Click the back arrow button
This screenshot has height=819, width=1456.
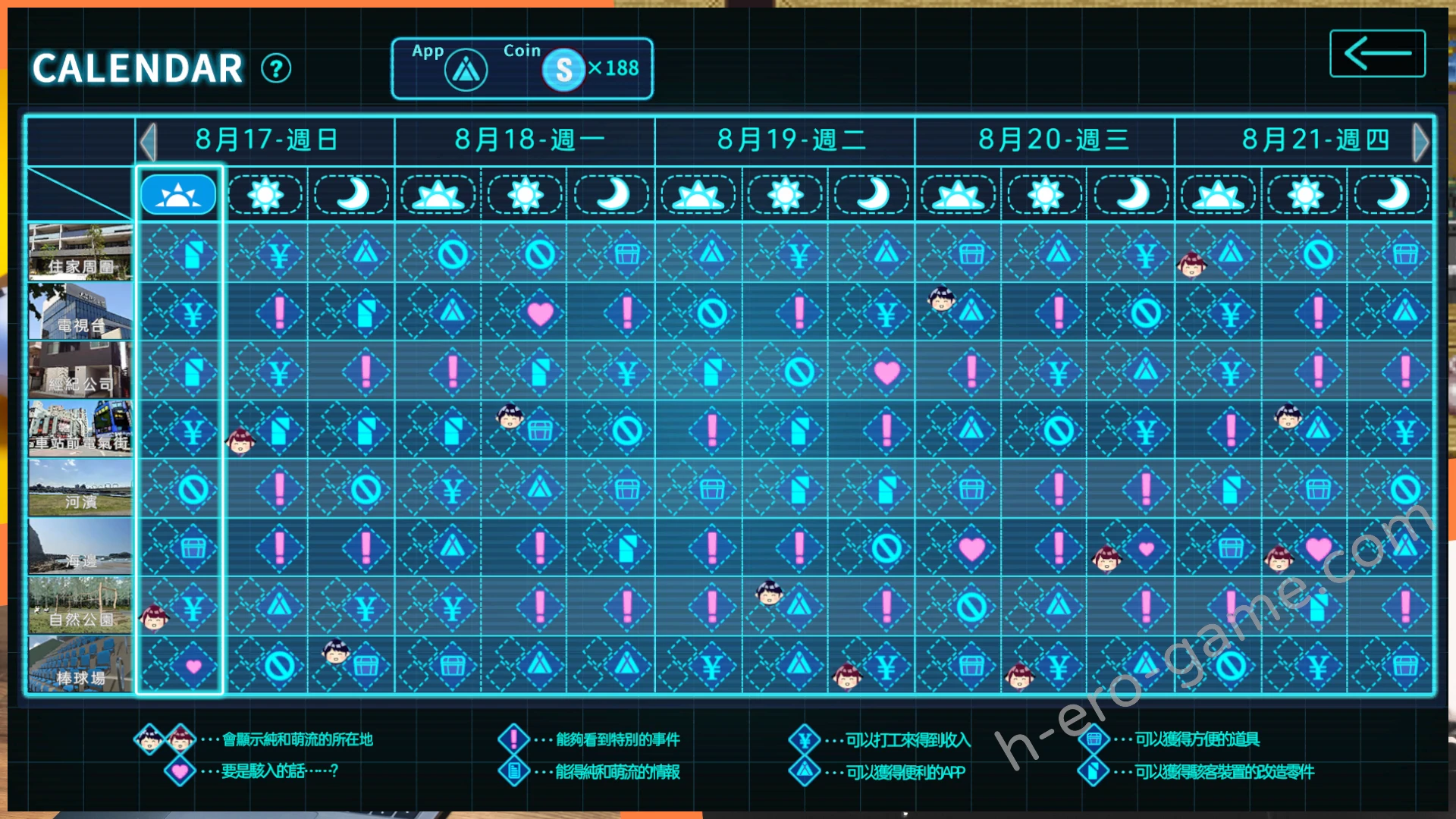[1377, 54]
